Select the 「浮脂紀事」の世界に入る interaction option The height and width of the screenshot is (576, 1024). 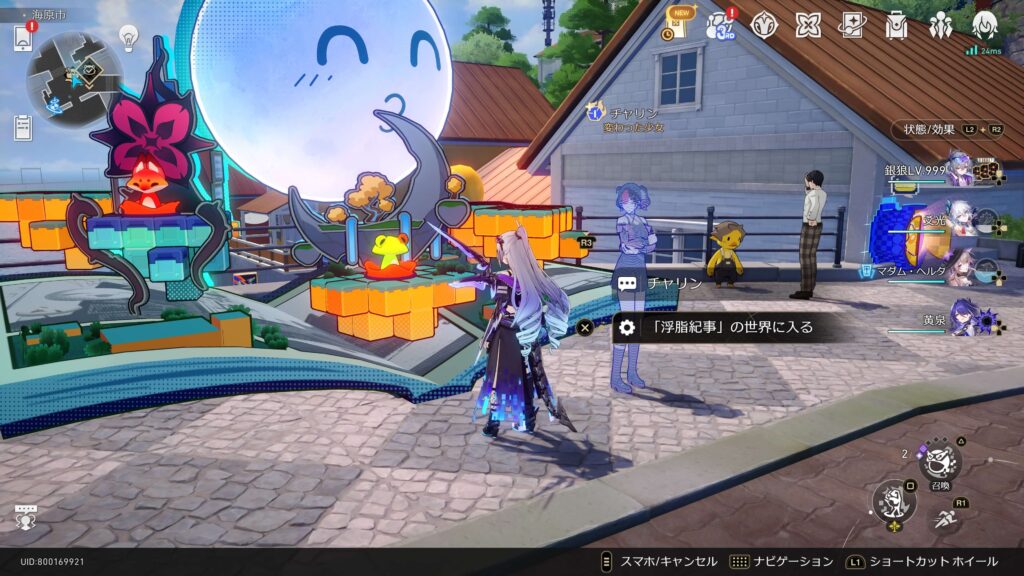click(x=720, y=327)
